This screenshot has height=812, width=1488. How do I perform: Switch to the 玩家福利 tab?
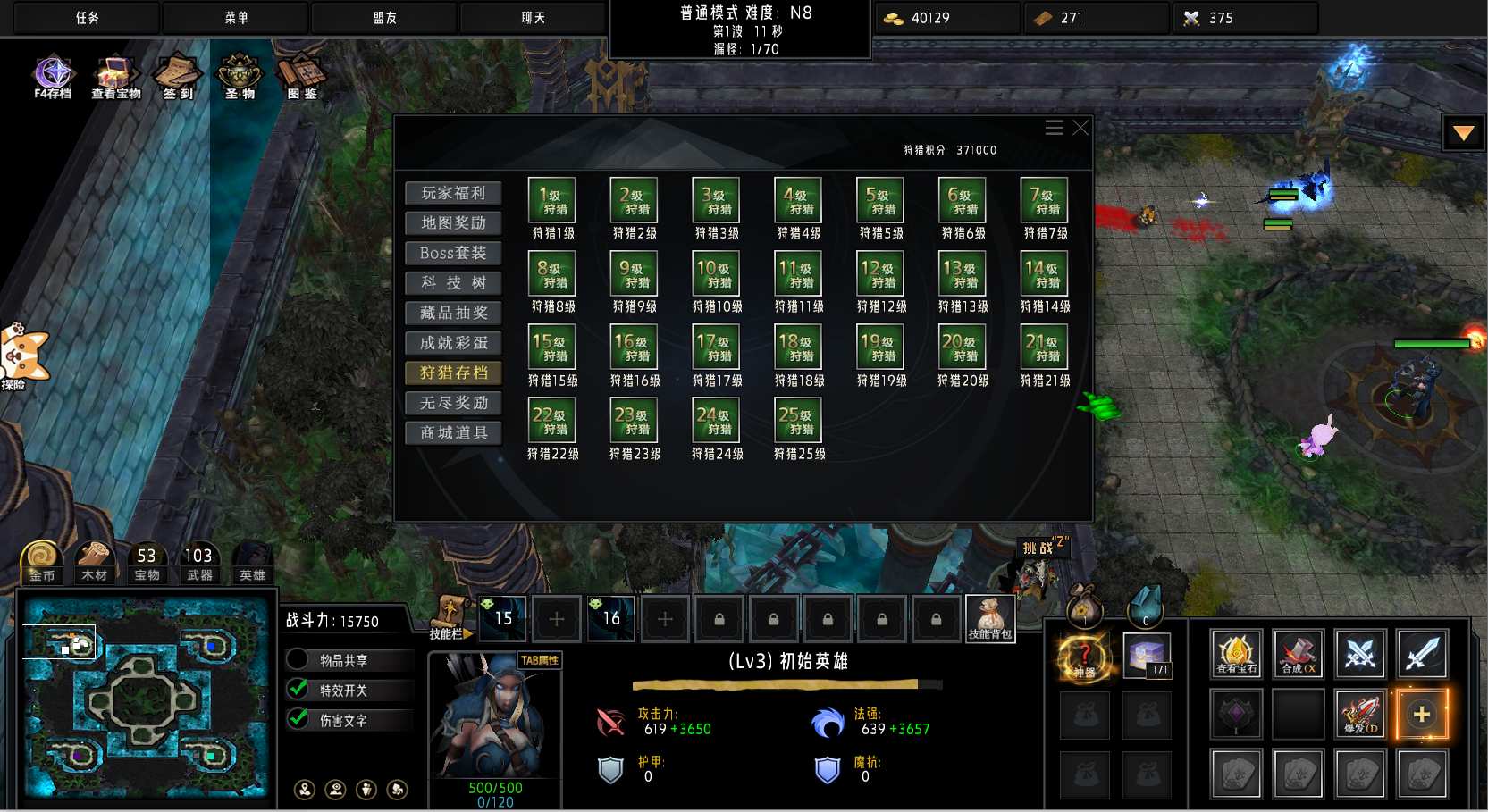click(453, 193)
